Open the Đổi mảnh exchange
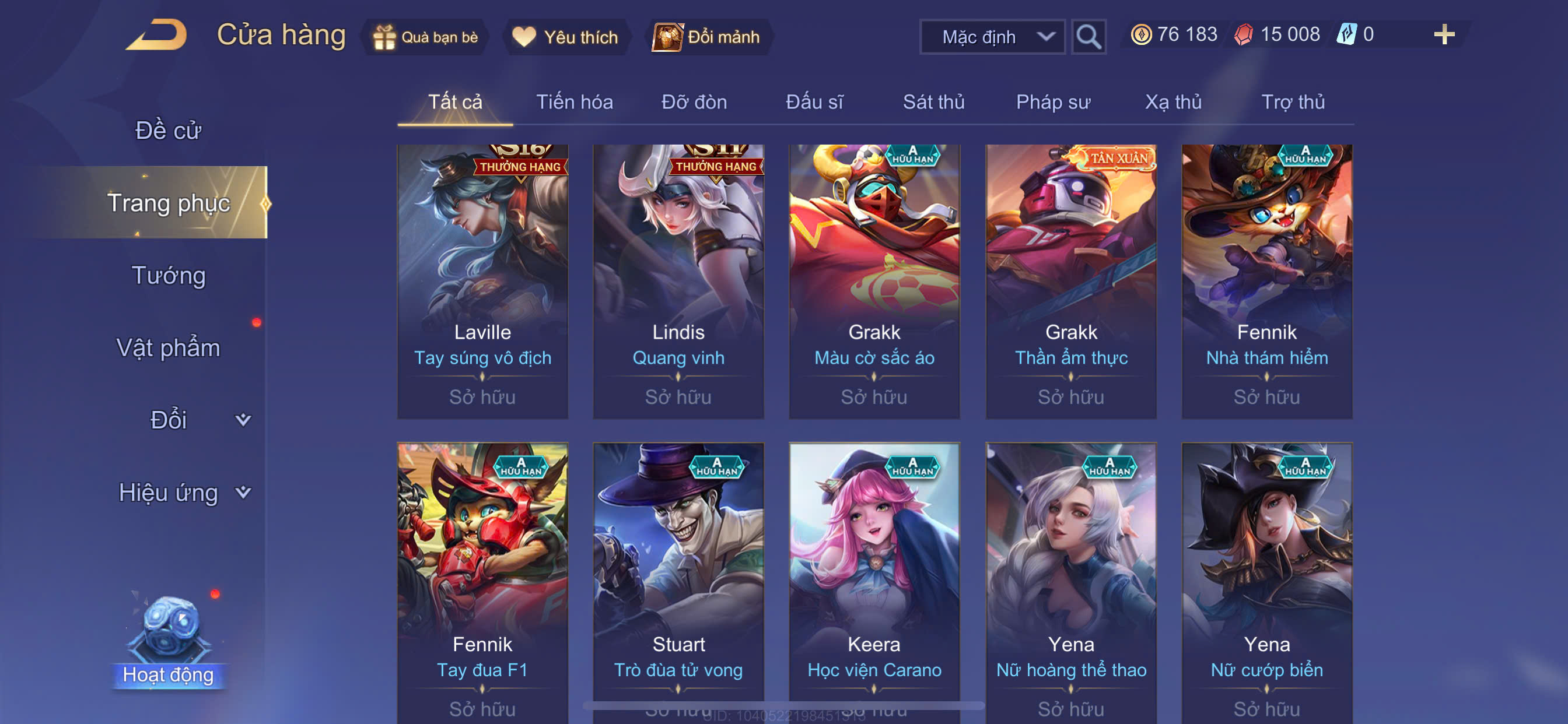Screen dimensions: 1568x724 tap(706, 37)
